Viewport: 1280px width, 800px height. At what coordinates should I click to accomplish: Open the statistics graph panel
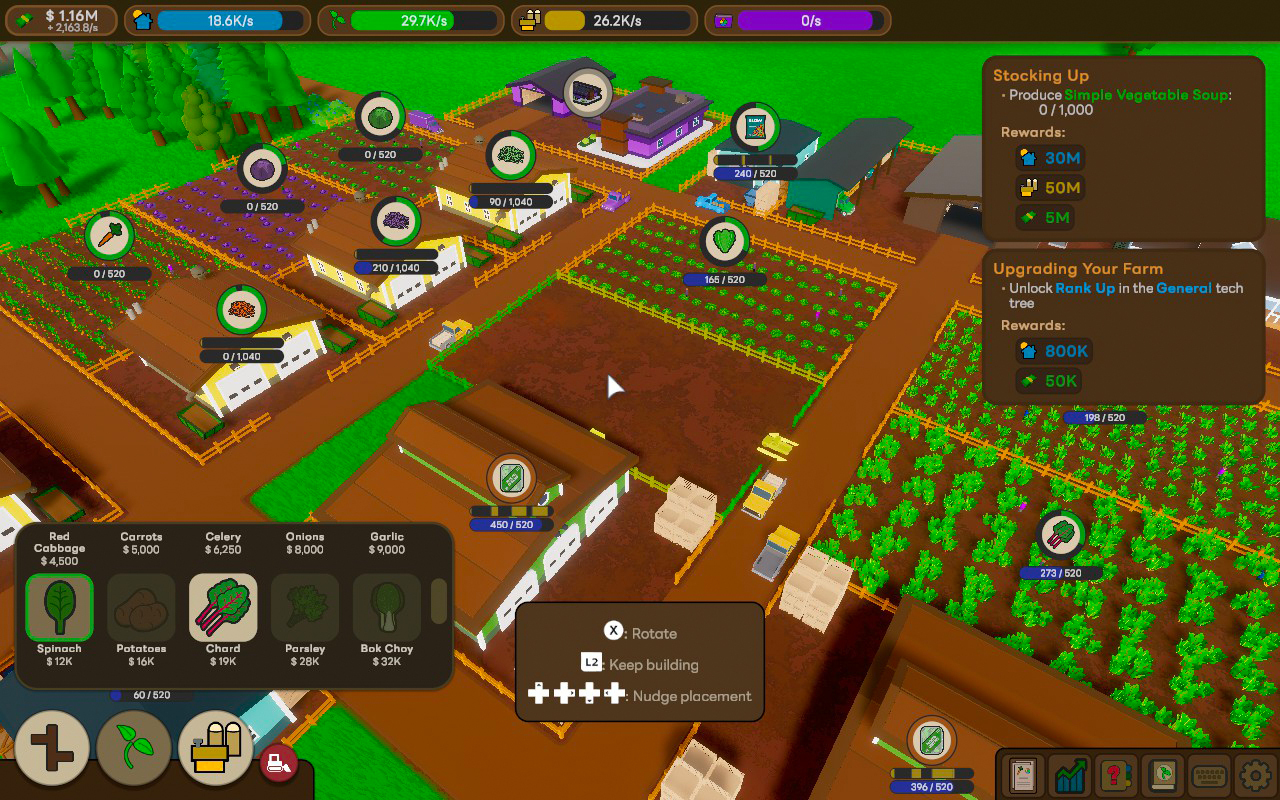(1070, 775)
